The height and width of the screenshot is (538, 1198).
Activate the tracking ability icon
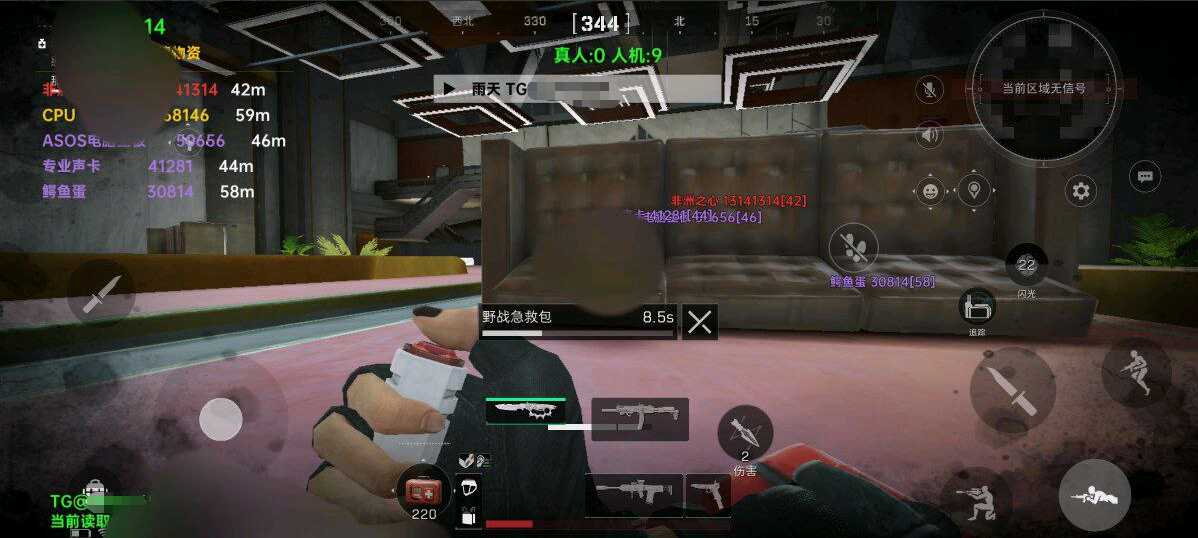tap(977, 309)
